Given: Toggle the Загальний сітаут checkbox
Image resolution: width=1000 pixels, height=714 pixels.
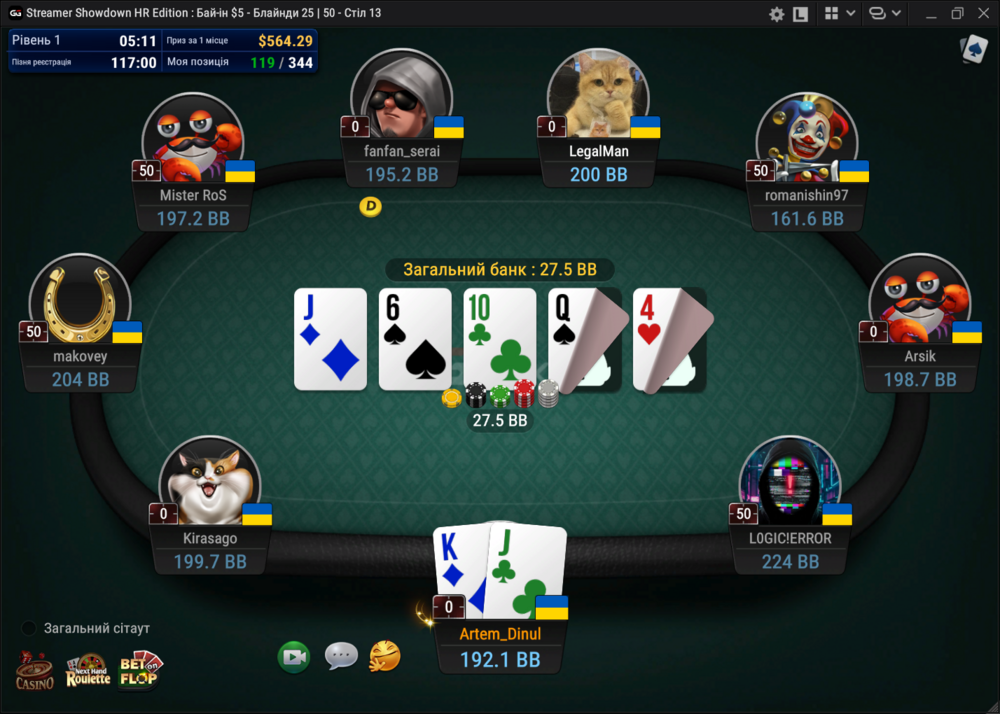Looking at the screenshot, I should [29, 628].
